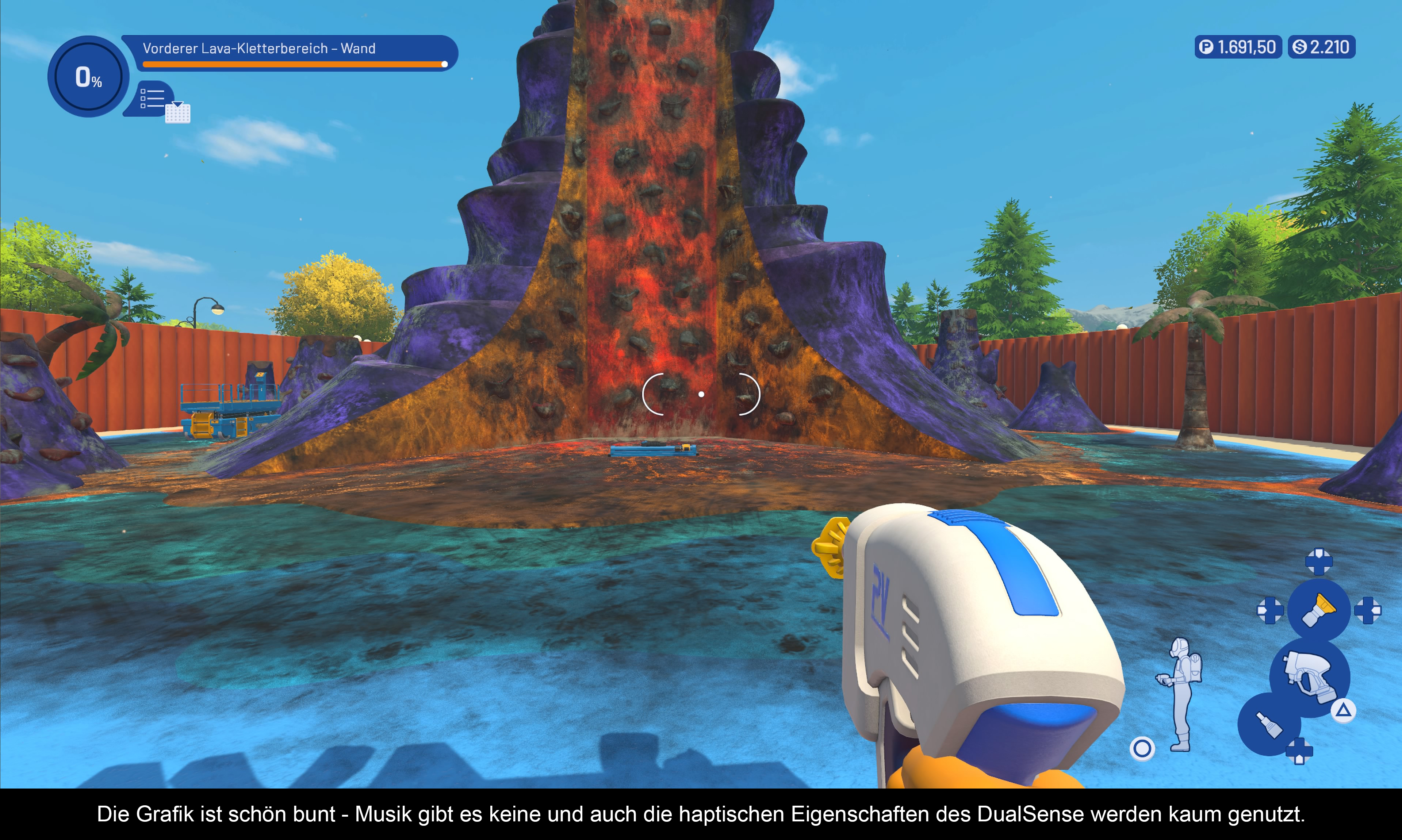
Task: Toggle the standing character stance icon
Action: (x=1181, y=694)
